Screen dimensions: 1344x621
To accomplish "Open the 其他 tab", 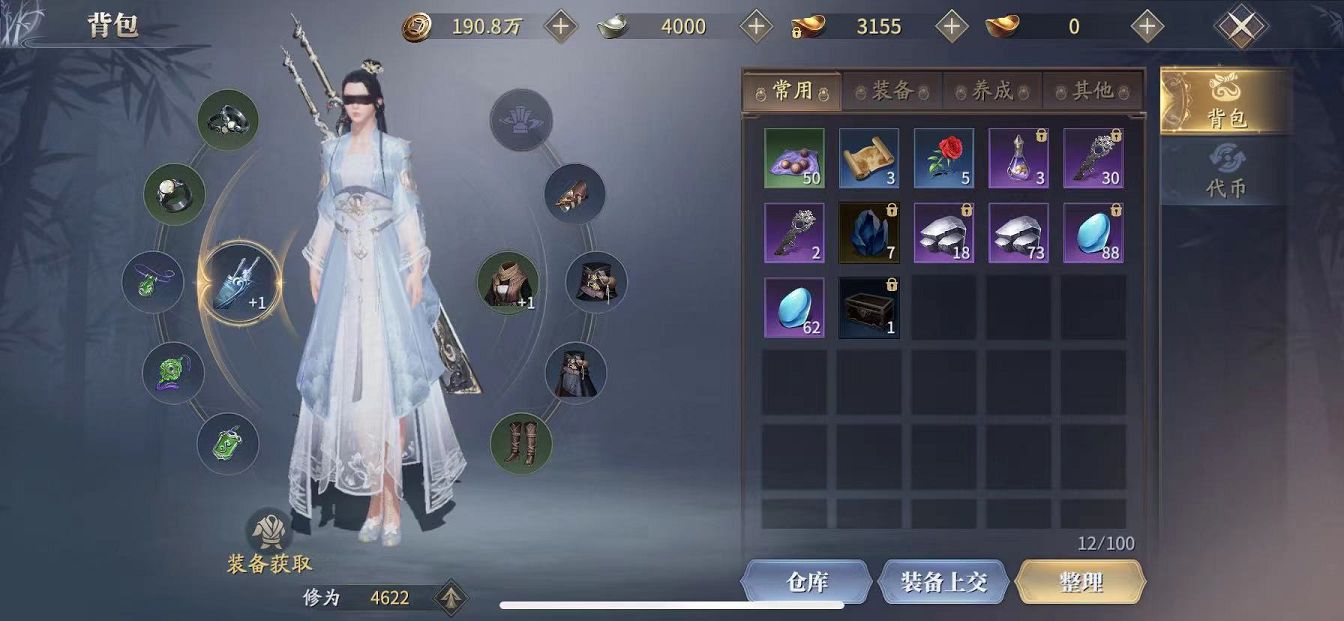I will pyautogui.click(x=1092, y=91).
